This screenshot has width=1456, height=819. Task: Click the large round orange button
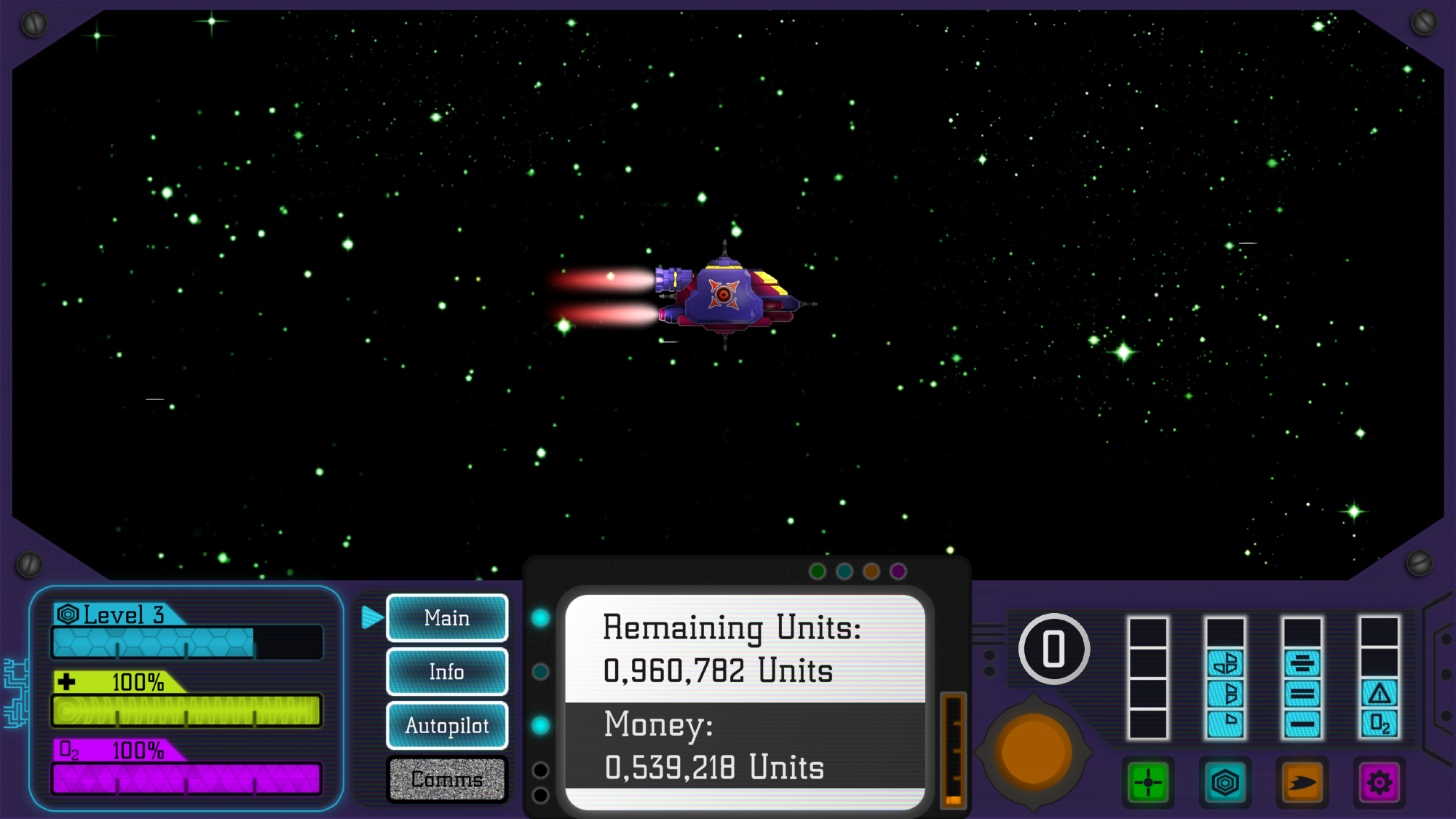1033,752
